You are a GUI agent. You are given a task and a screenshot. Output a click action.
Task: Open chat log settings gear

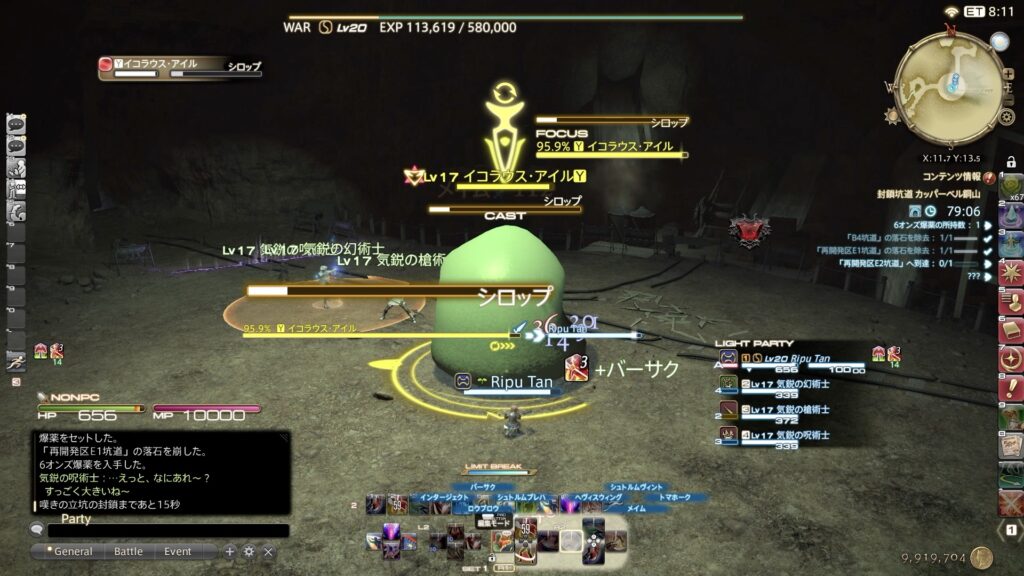click(249, 551)
